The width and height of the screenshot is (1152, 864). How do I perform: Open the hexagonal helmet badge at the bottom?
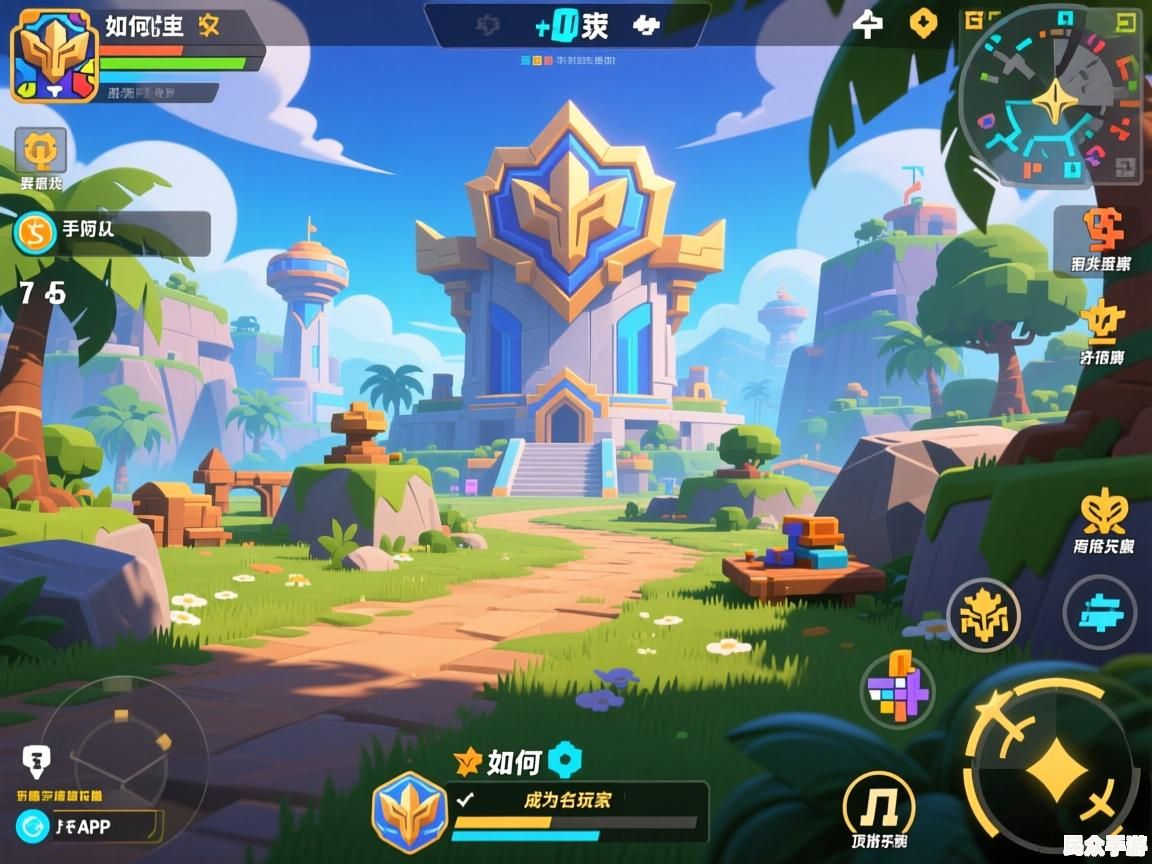(x=409, y=812)
